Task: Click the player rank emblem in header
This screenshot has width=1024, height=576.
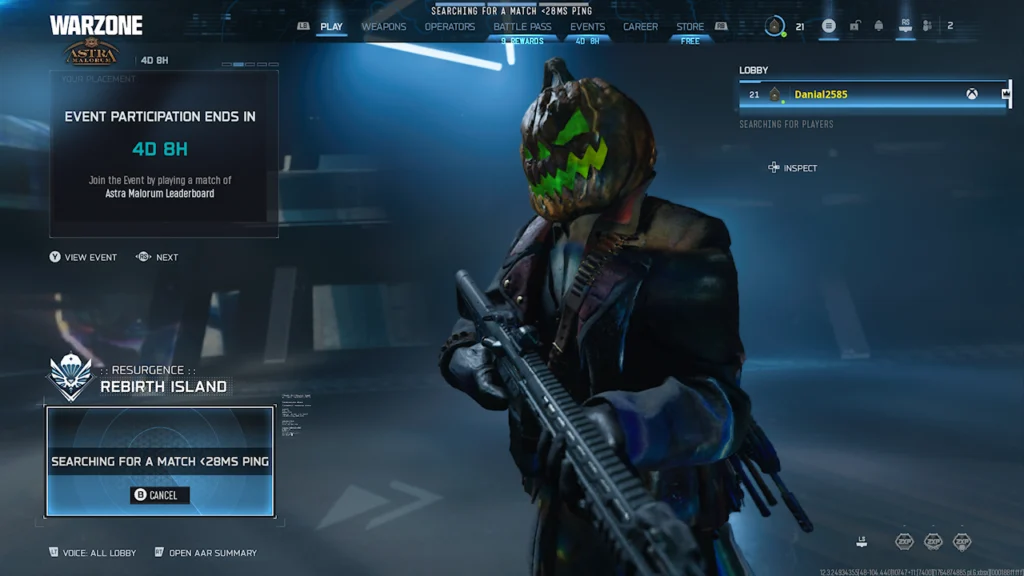Action: point(775,27)
